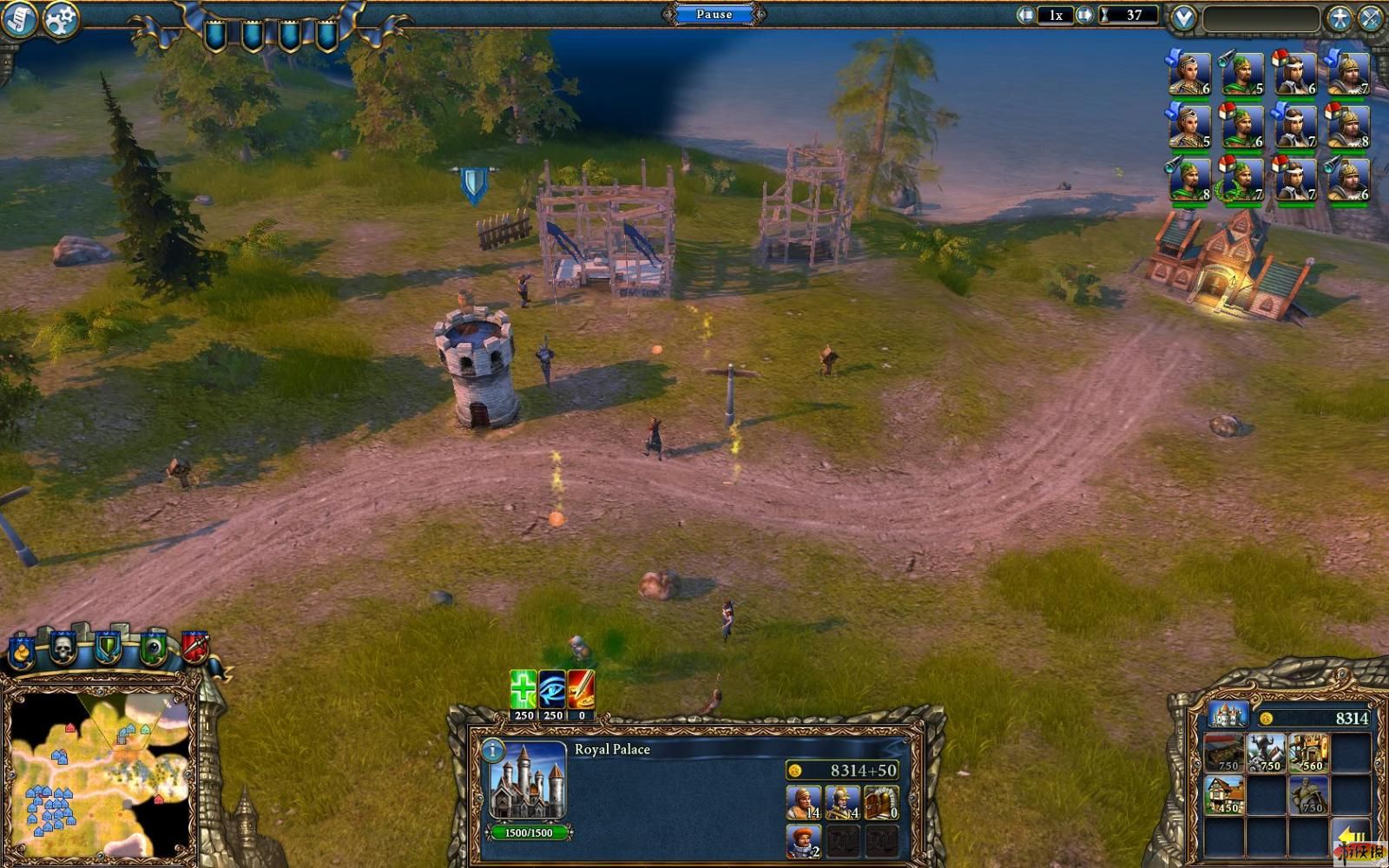Build the structure costing 560
The image size is (1389, 868).
[x=1308, y=752]
